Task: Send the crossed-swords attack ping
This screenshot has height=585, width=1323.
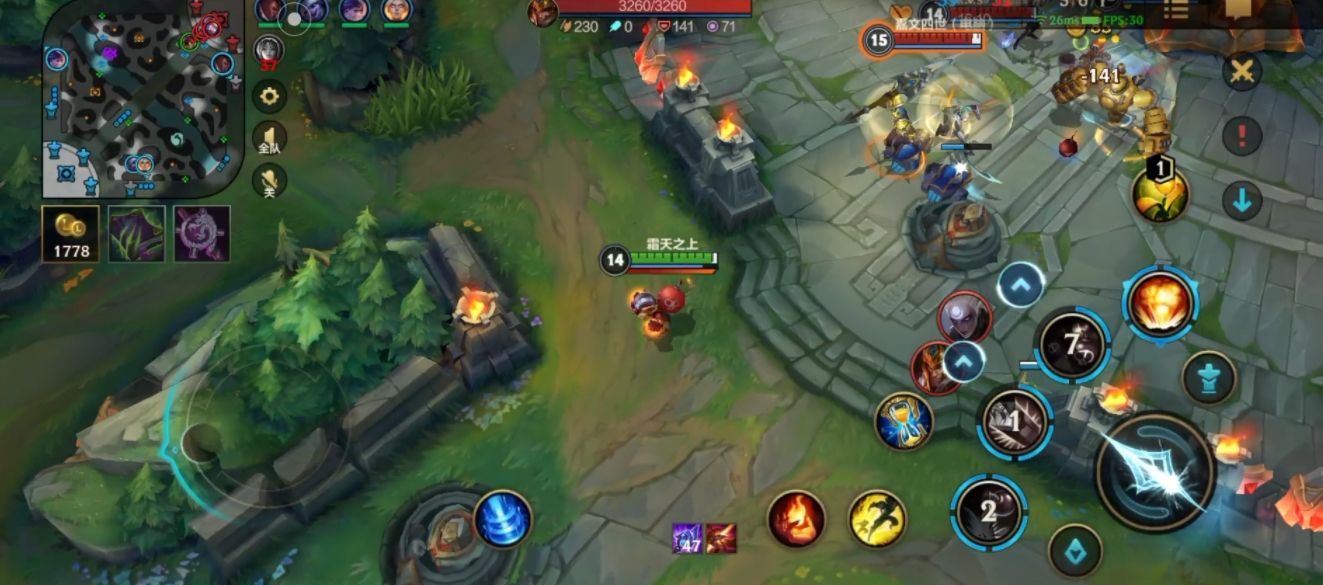Action: click(1242, 72)
